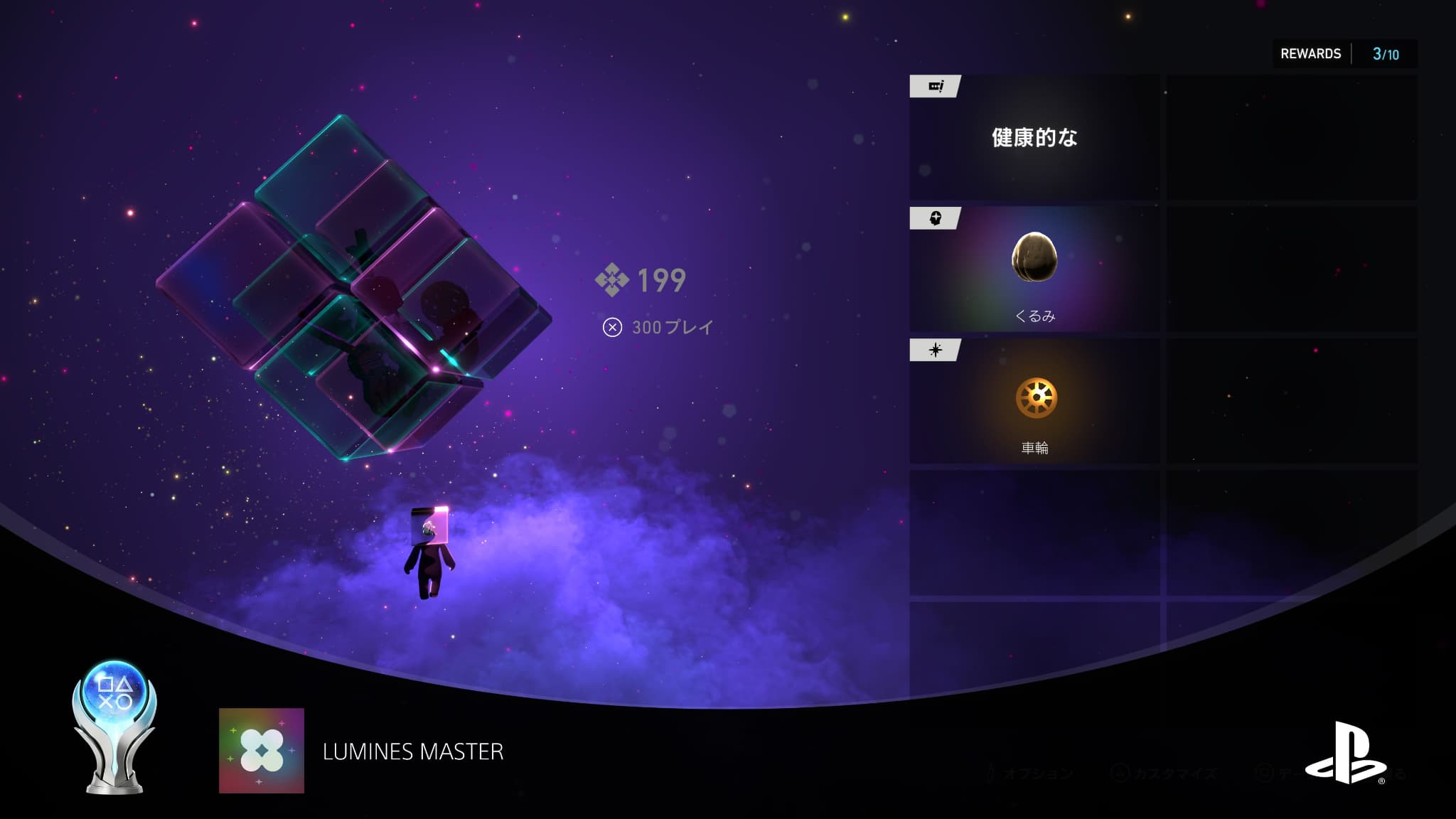Viewport: 1456px width, 819px height.
Task: Select the 健康的な reward tile
Action: (x=1034, y=137)
